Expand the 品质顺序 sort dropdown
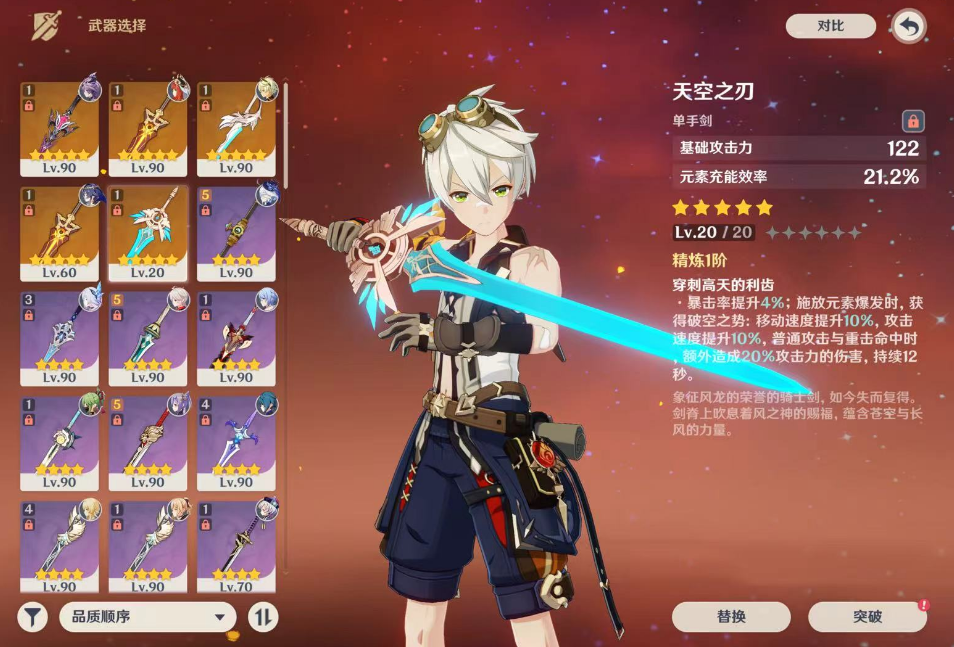This screenshot has height=647, width=954. [x=147, y=617]
